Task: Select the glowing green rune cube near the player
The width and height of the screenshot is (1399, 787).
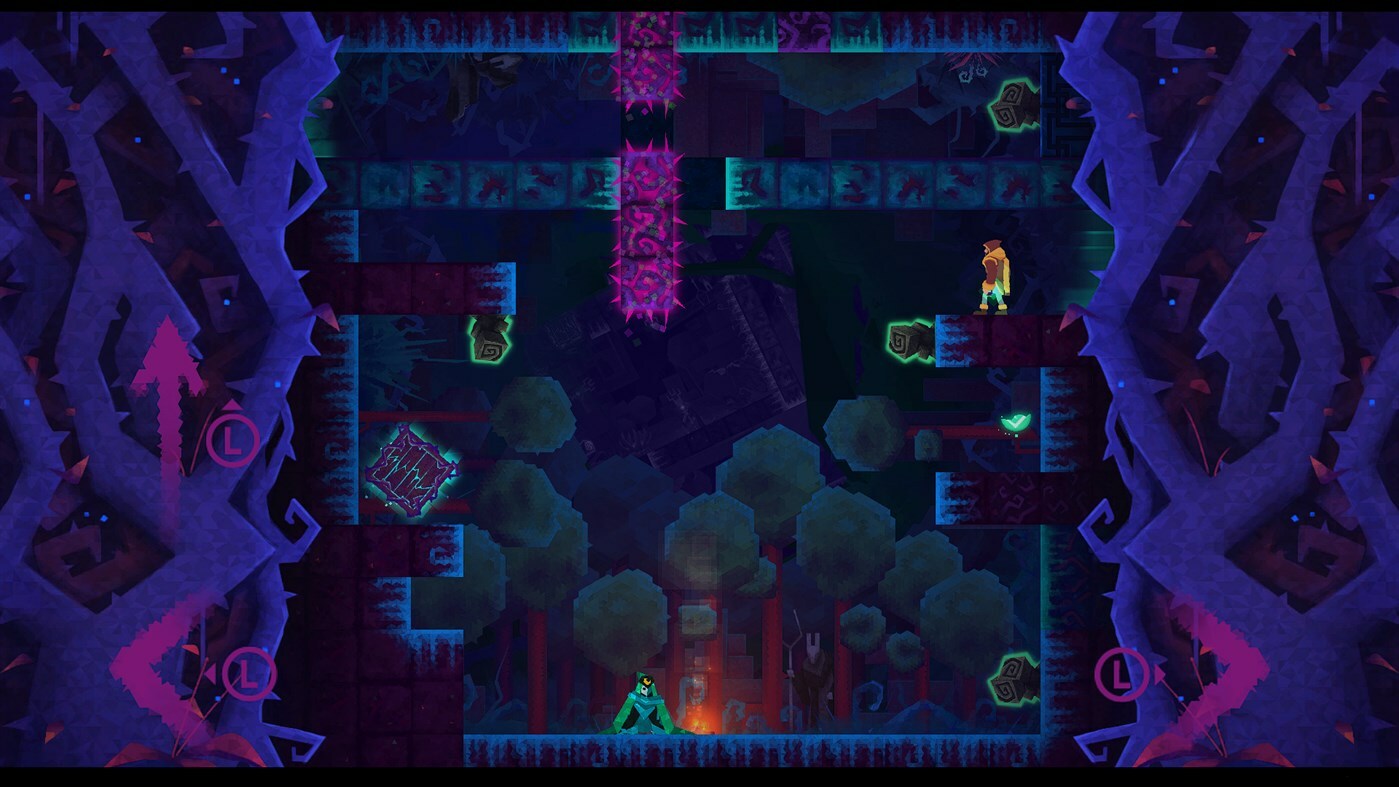Action: (x=911, y=340)
